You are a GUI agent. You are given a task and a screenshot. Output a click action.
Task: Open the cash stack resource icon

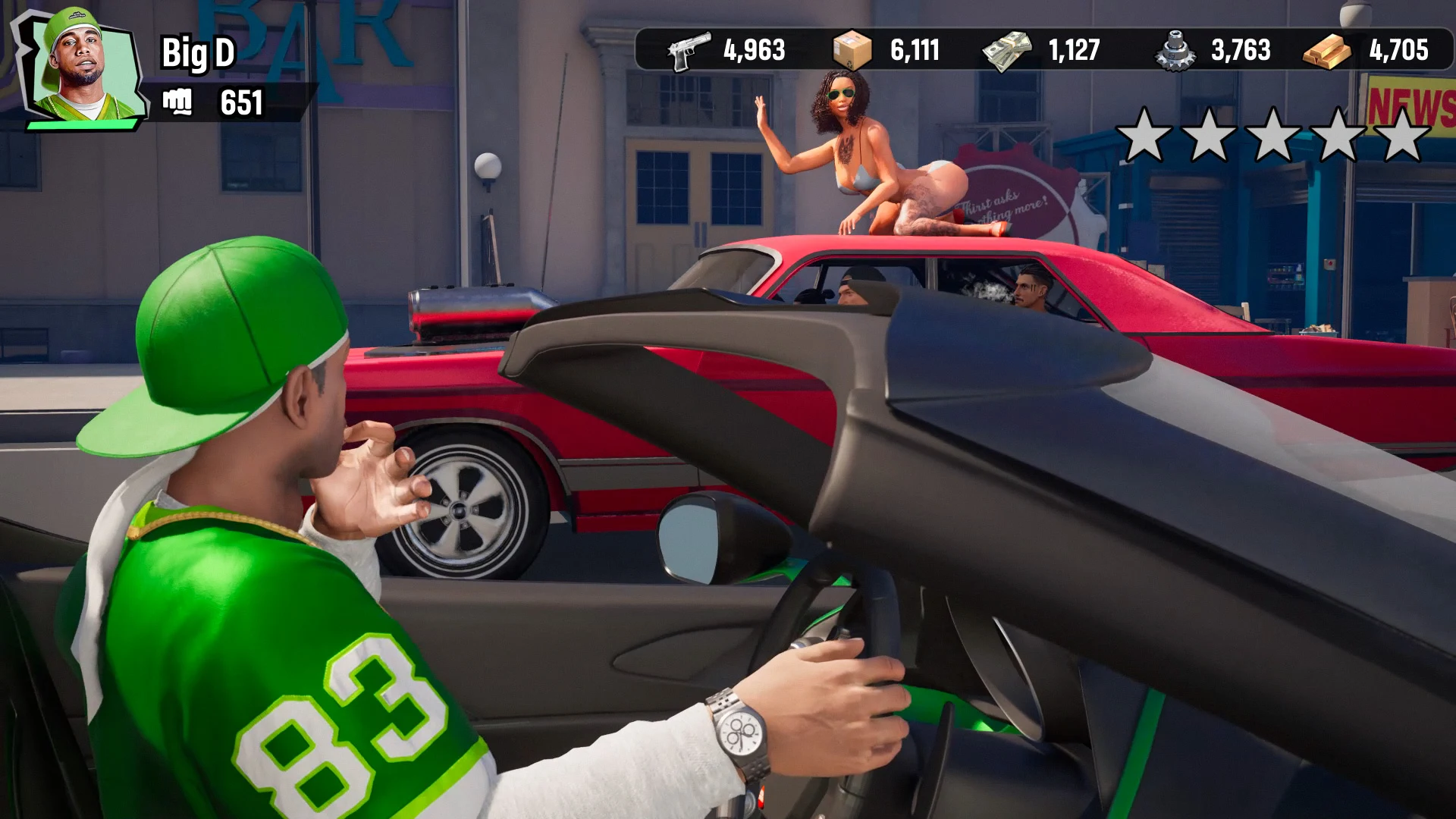pos(1006,50)
